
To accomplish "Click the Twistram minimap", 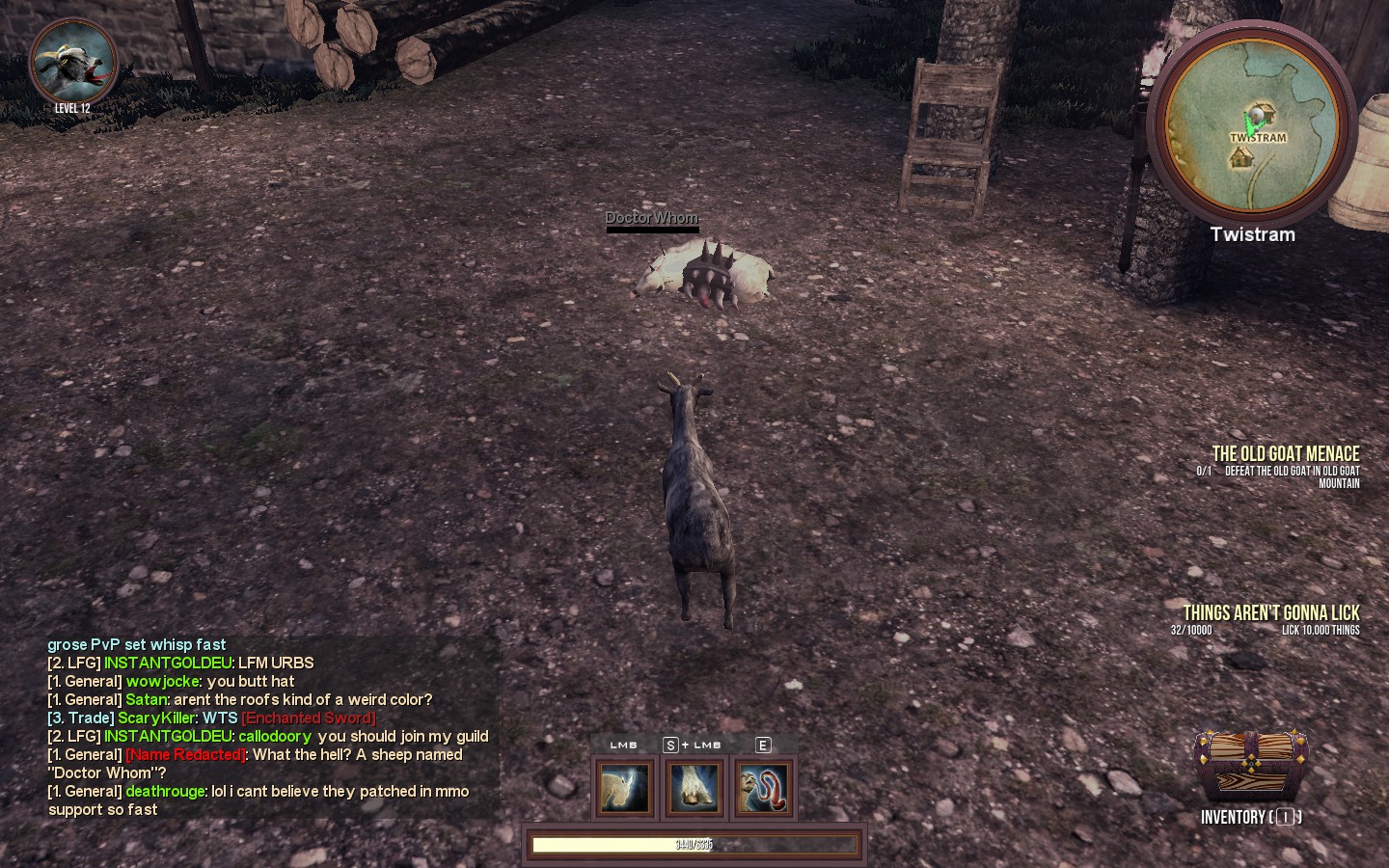I will tap(1252, 122).
